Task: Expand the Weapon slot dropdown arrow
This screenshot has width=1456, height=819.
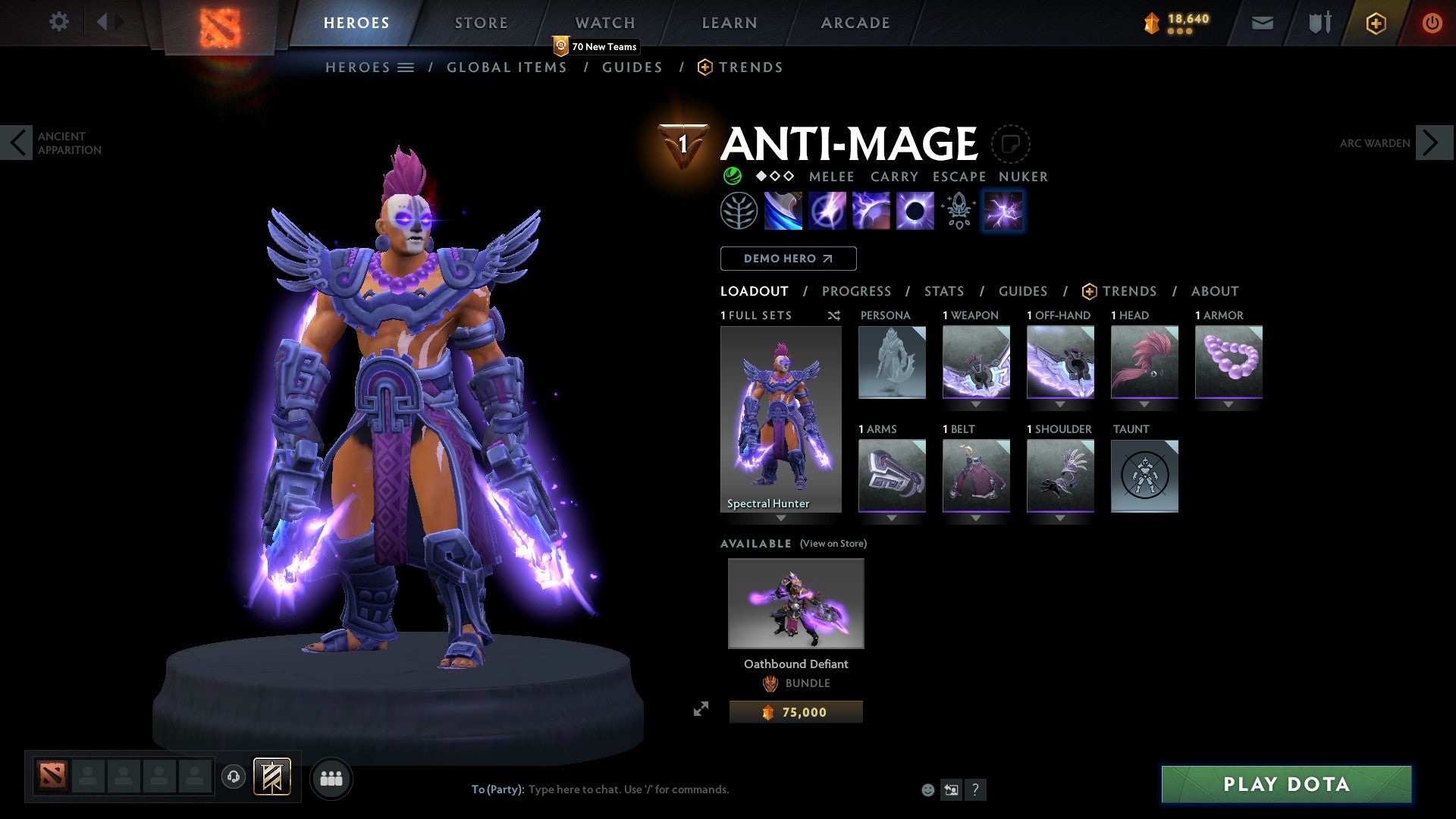Action: click(977, 404)
